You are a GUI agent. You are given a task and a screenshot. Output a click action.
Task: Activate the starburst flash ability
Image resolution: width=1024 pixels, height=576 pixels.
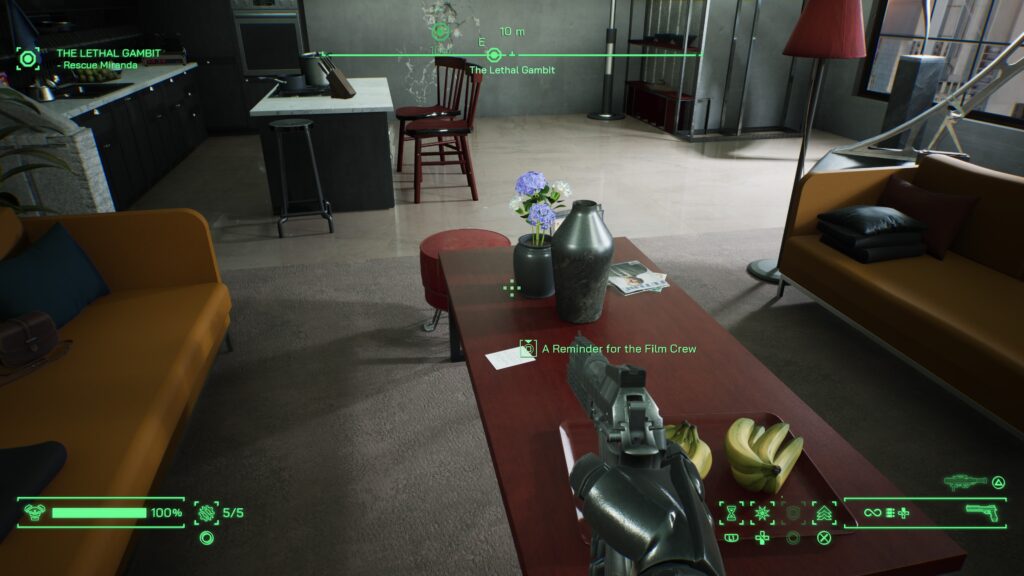[x=763, y=513]
